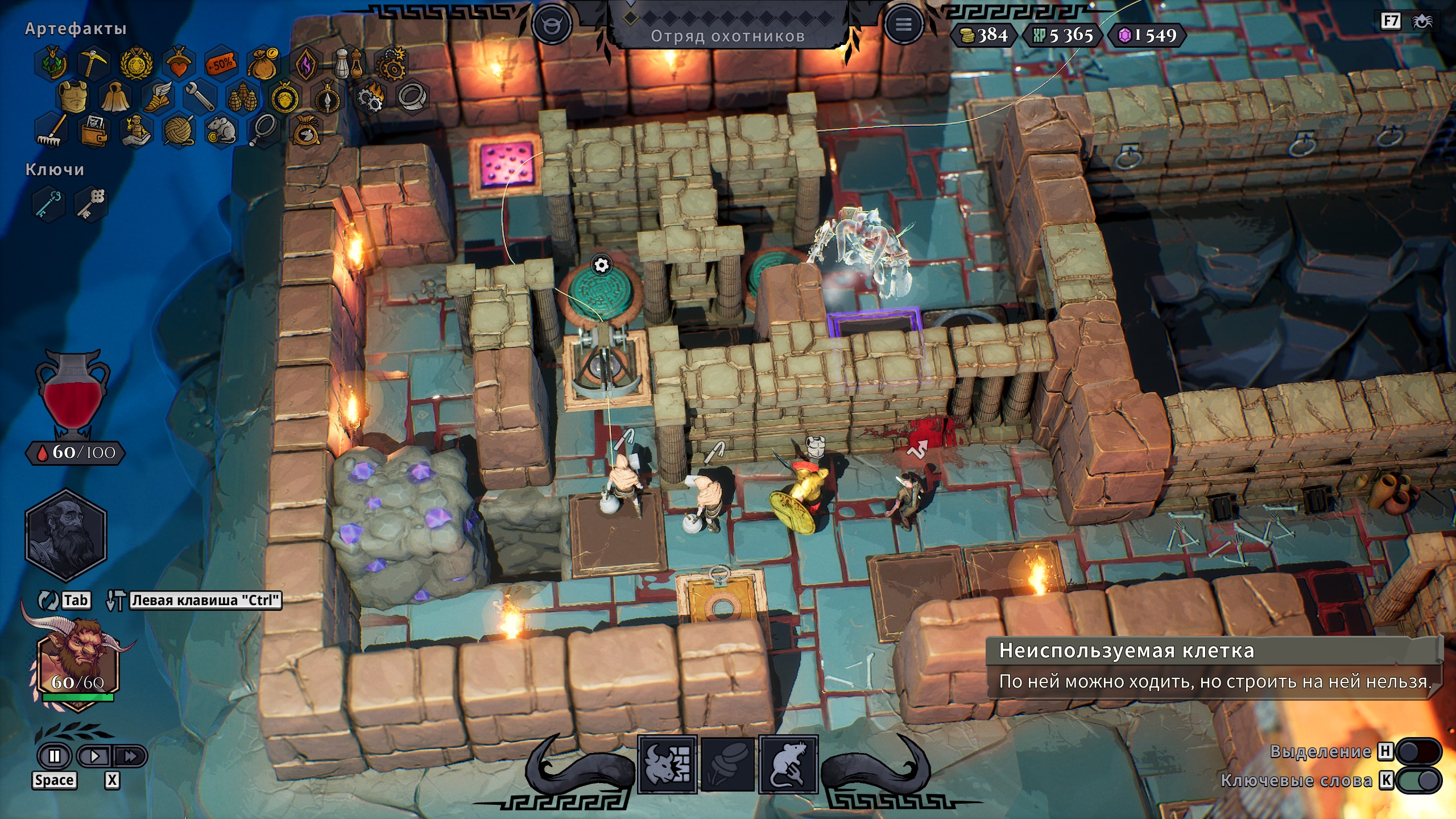Switch to fast-forward speed

pyautogui.click(x=130, y=756)
